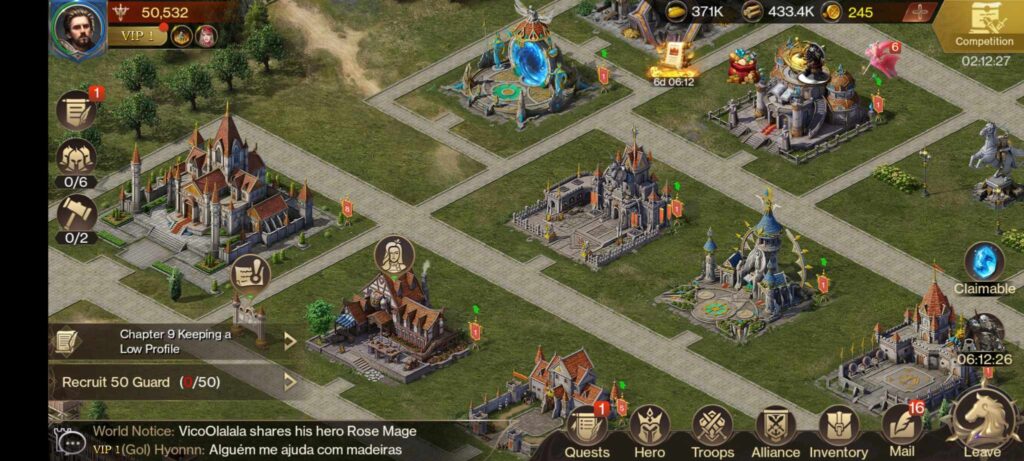The image size is (1024, 461).
Task: Collect the Claimable blue crystal reward
Action: coord(984,263)
